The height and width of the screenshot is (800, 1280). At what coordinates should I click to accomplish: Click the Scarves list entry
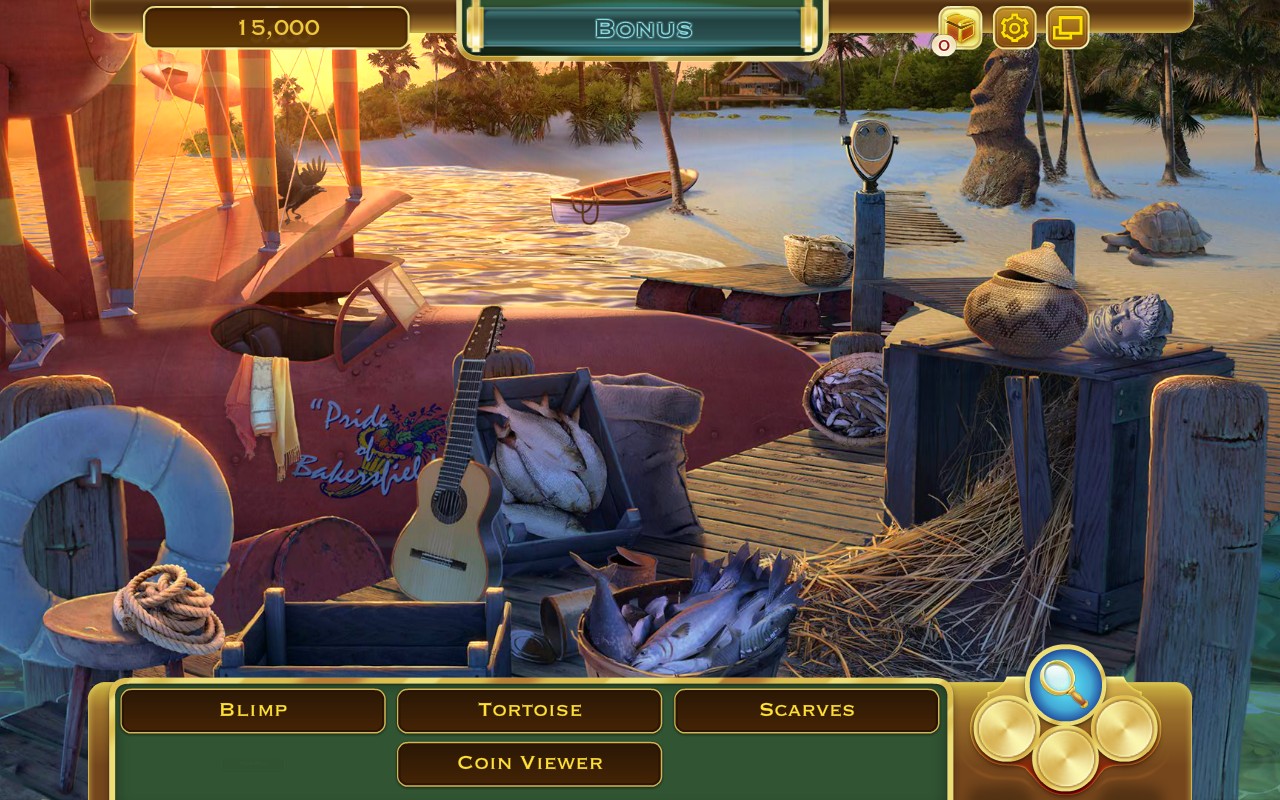click(806, 710)
